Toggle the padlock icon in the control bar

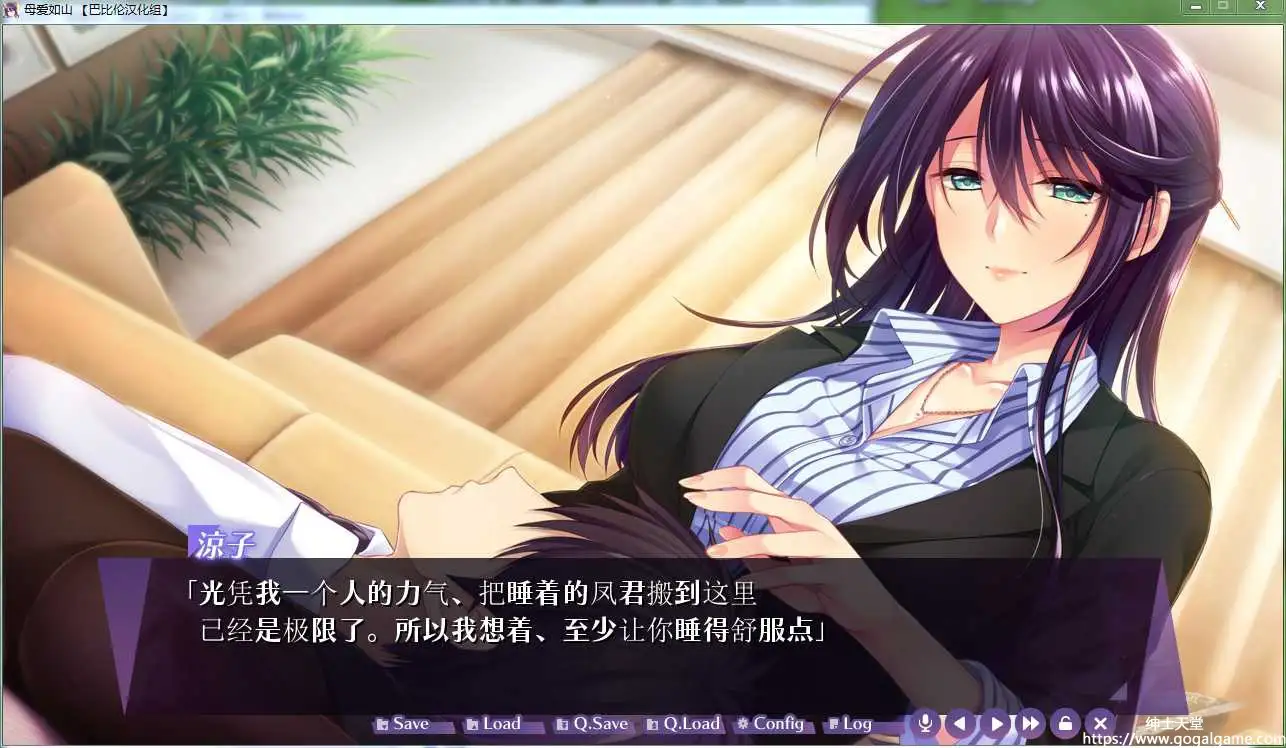click(x=1065, y=722)
